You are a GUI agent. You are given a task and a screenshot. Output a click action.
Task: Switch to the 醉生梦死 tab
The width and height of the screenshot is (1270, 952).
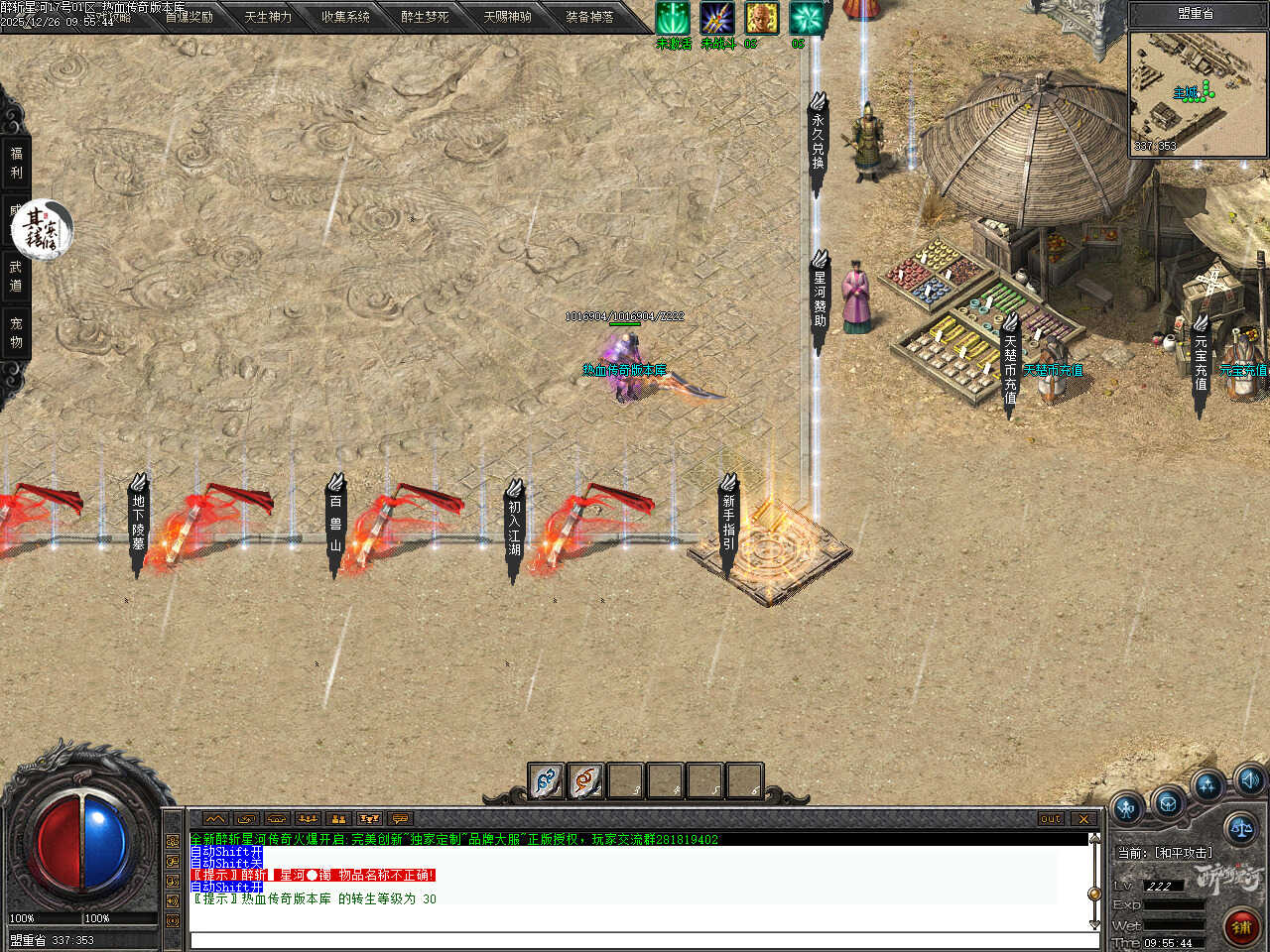click(425, 17)
